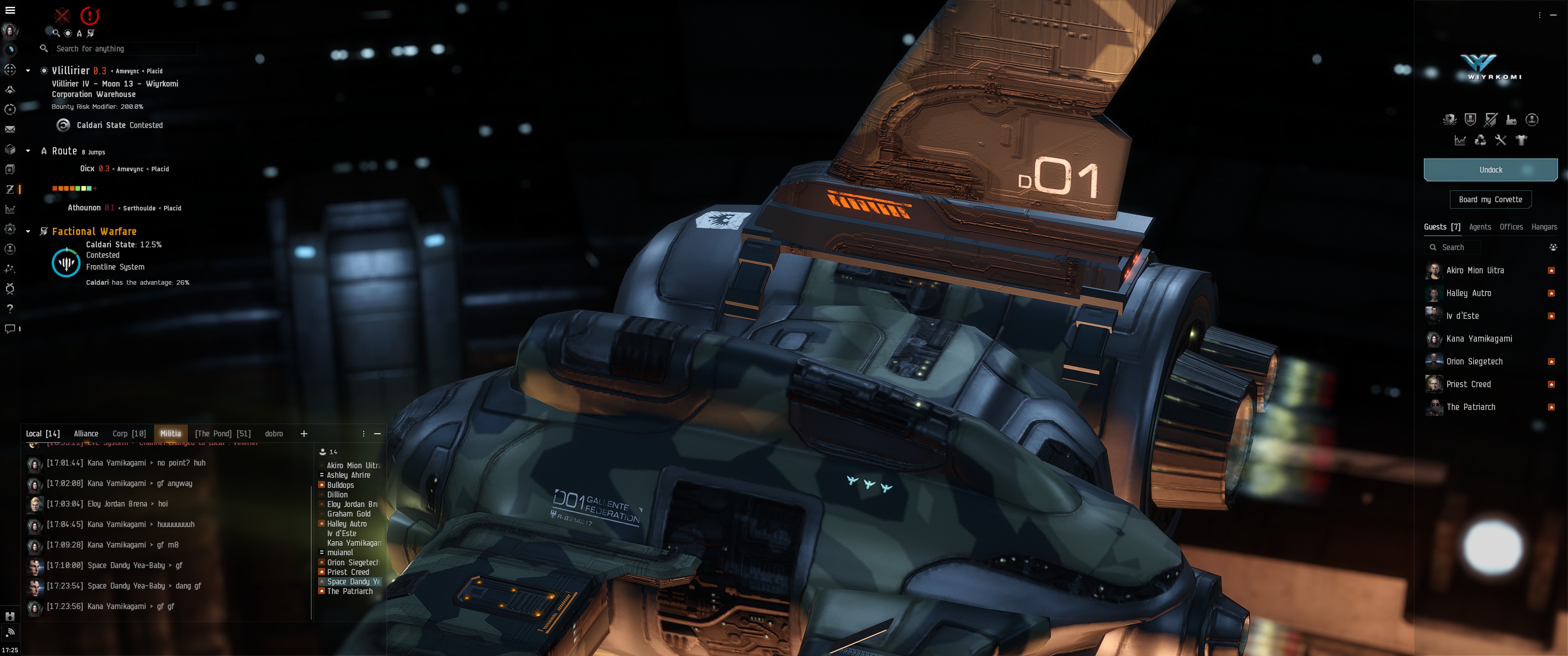Open the Offices tab
The image size is (1568, 656).
coord(1511,227)
